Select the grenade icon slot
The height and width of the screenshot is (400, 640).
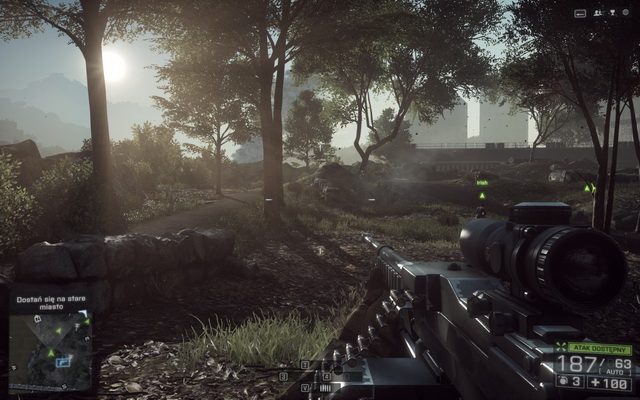566,381
